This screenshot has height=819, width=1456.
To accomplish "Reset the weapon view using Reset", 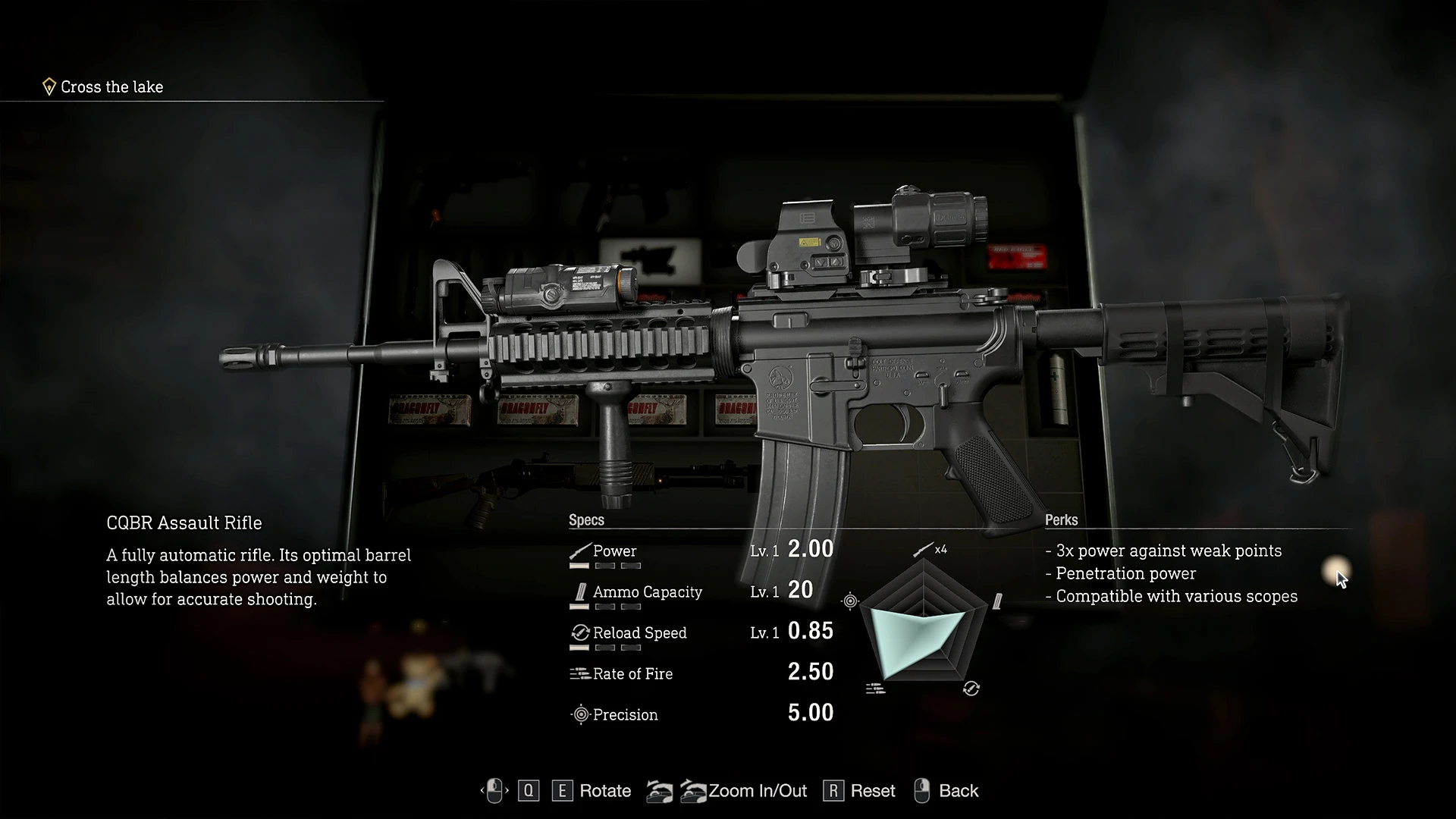I will point(872,791).
